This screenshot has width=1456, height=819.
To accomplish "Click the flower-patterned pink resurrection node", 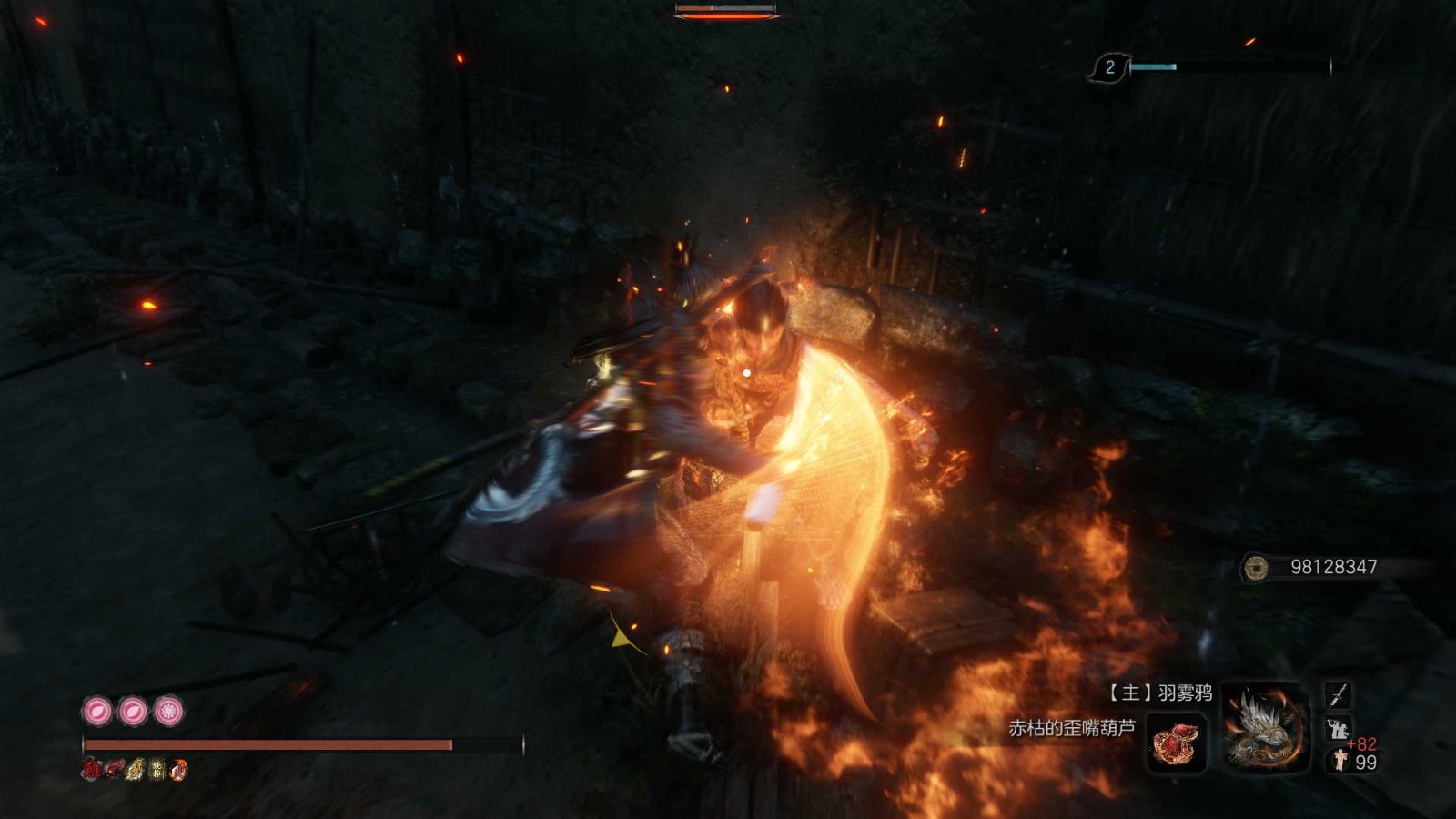I will point(168,711).
